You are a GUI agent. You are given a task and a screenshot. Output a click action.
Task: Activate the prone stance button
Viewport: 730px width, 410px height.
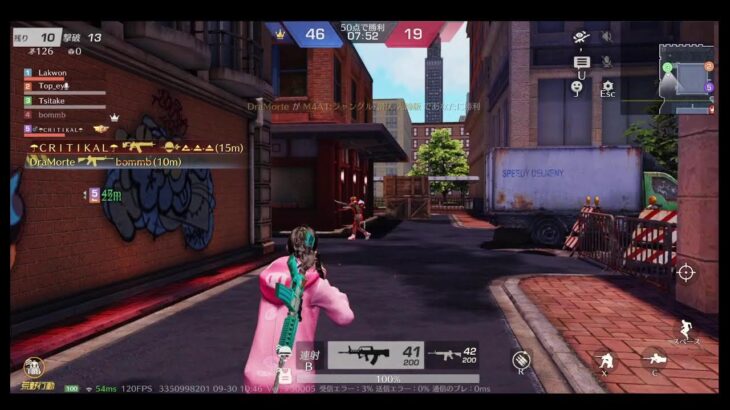click(655, 360)
